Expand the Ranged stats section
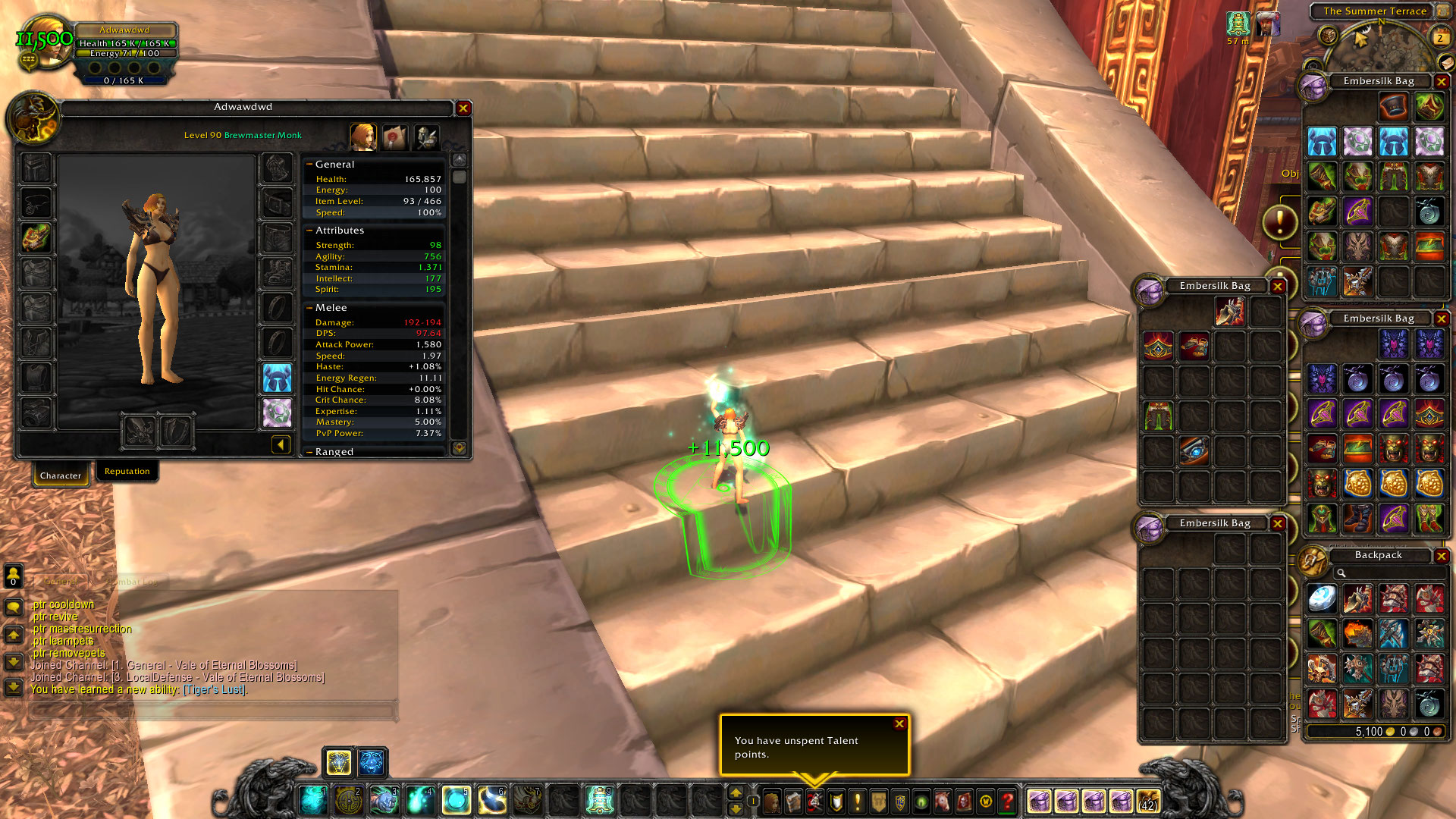This screenshot has height=819, width=1456. pyautogui.click(x=309, y=452)
